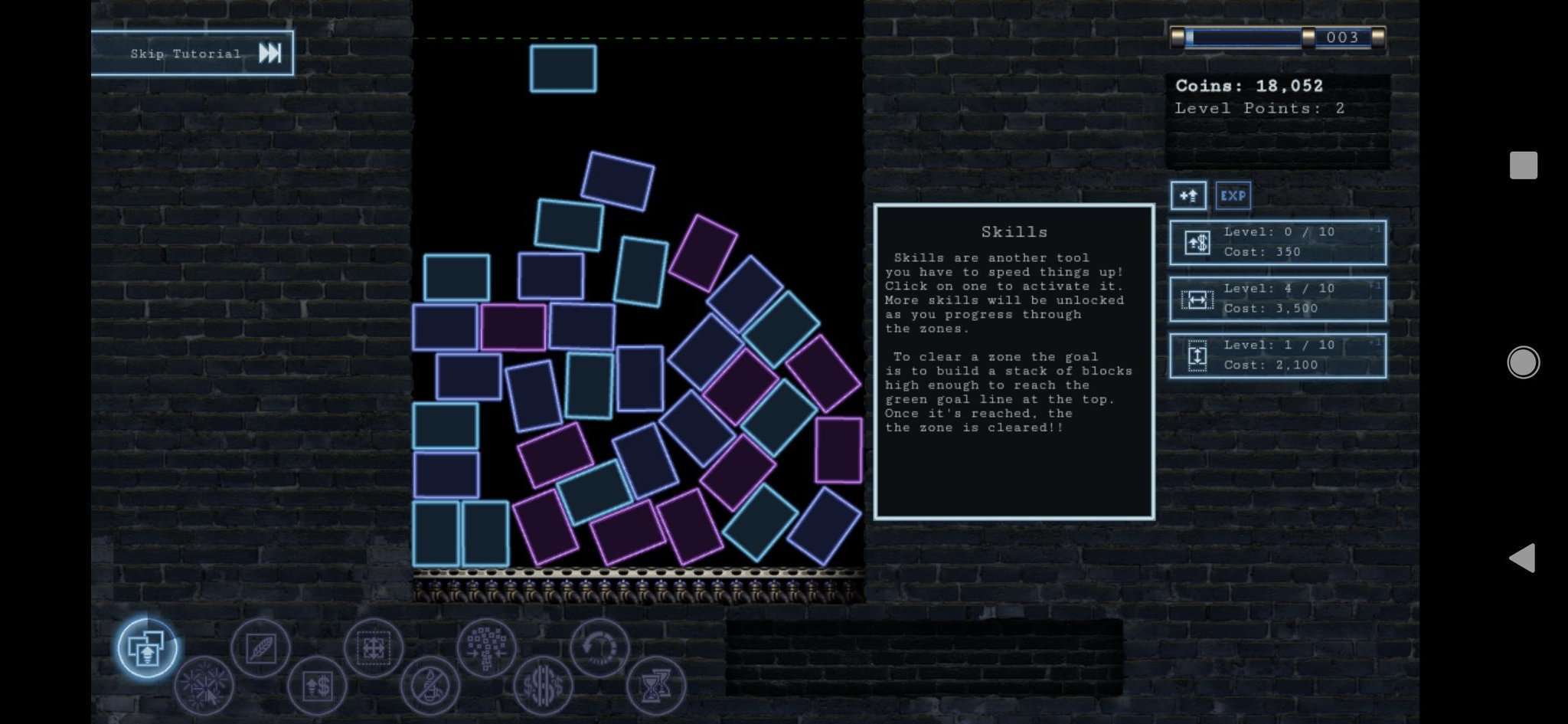The height and width of the screenshot is (724, 1568).
Task: Buy the 350-cost coin upgrade
Action: (x=1277, y=242)
